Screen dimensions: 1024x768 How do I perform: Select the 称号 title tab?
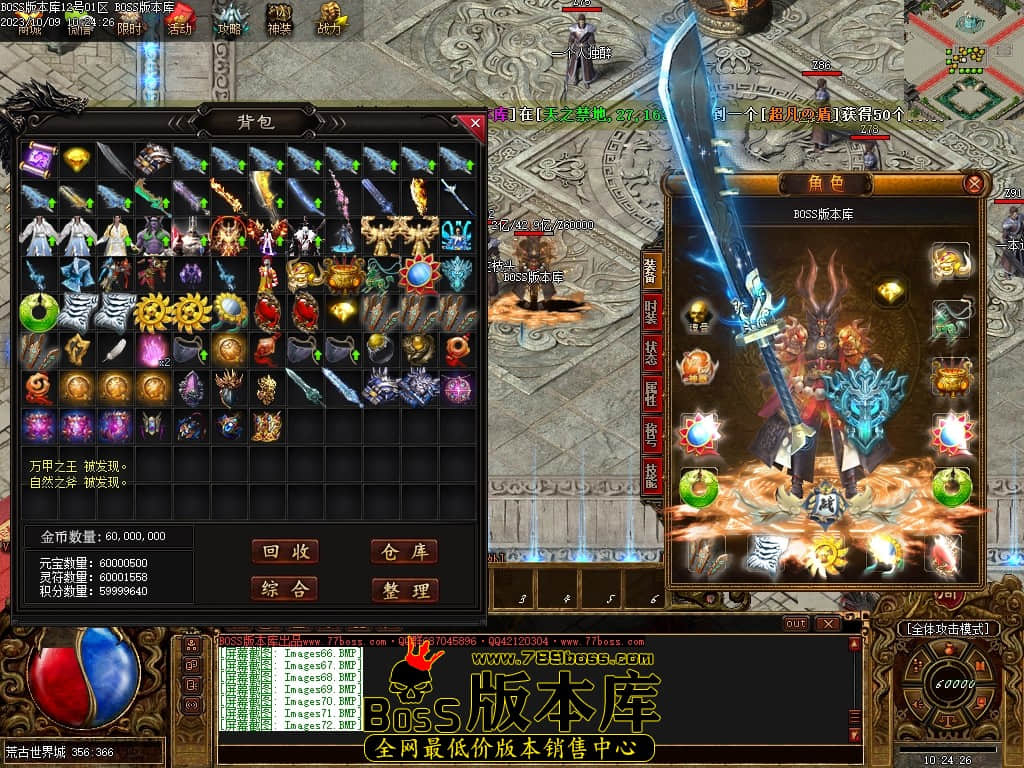pyautogui.click(x=652, y=432)
